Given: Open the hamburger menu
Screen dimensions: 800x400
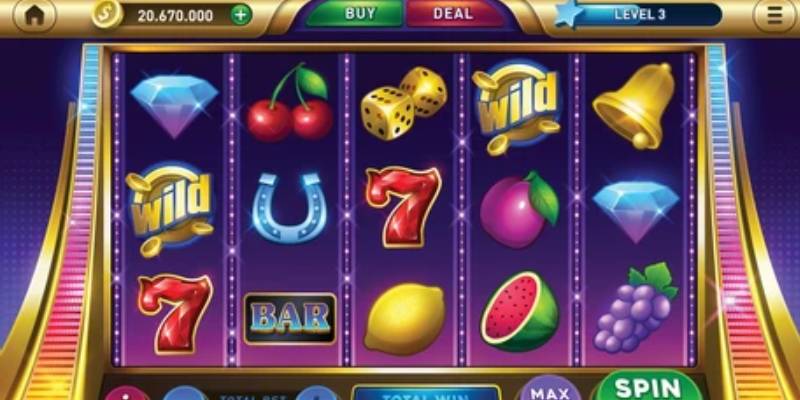Looking at the screenshot, I should (775, 16).
